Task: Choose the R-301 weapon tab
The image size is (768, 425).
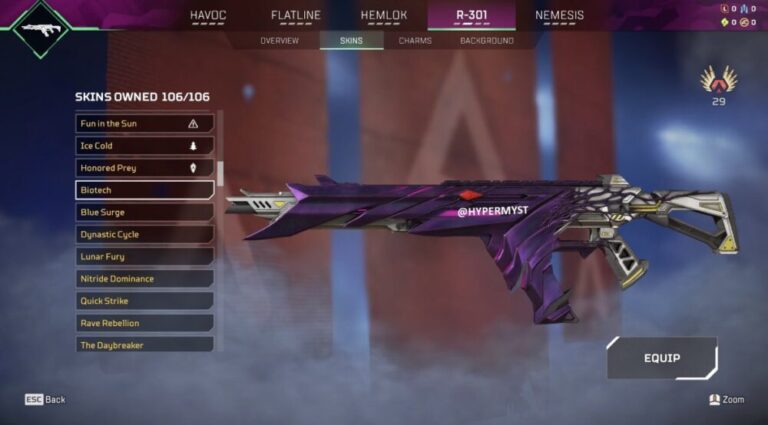Action: (x=471, y=15)
